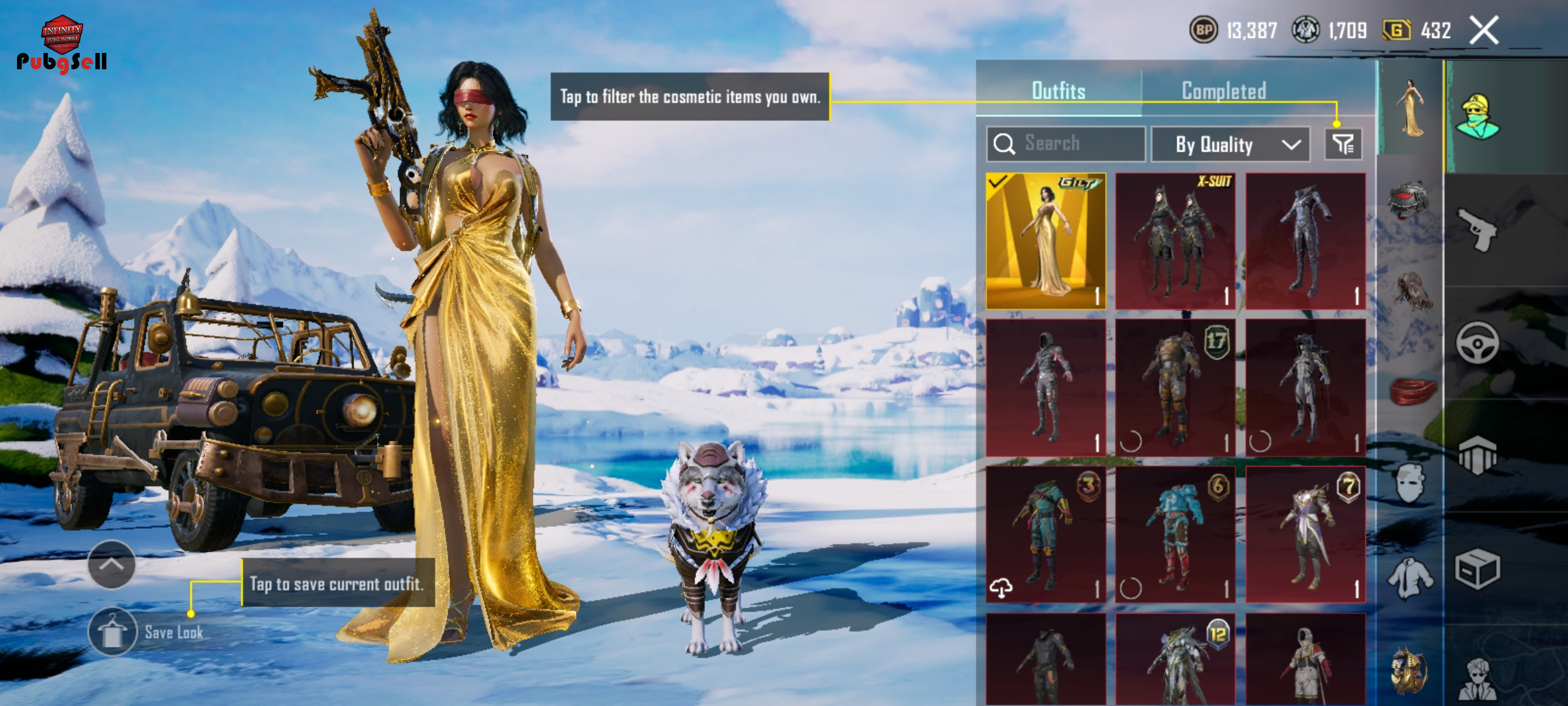
Task: Expand the up-arrow panel button
Action: [111, 565]
